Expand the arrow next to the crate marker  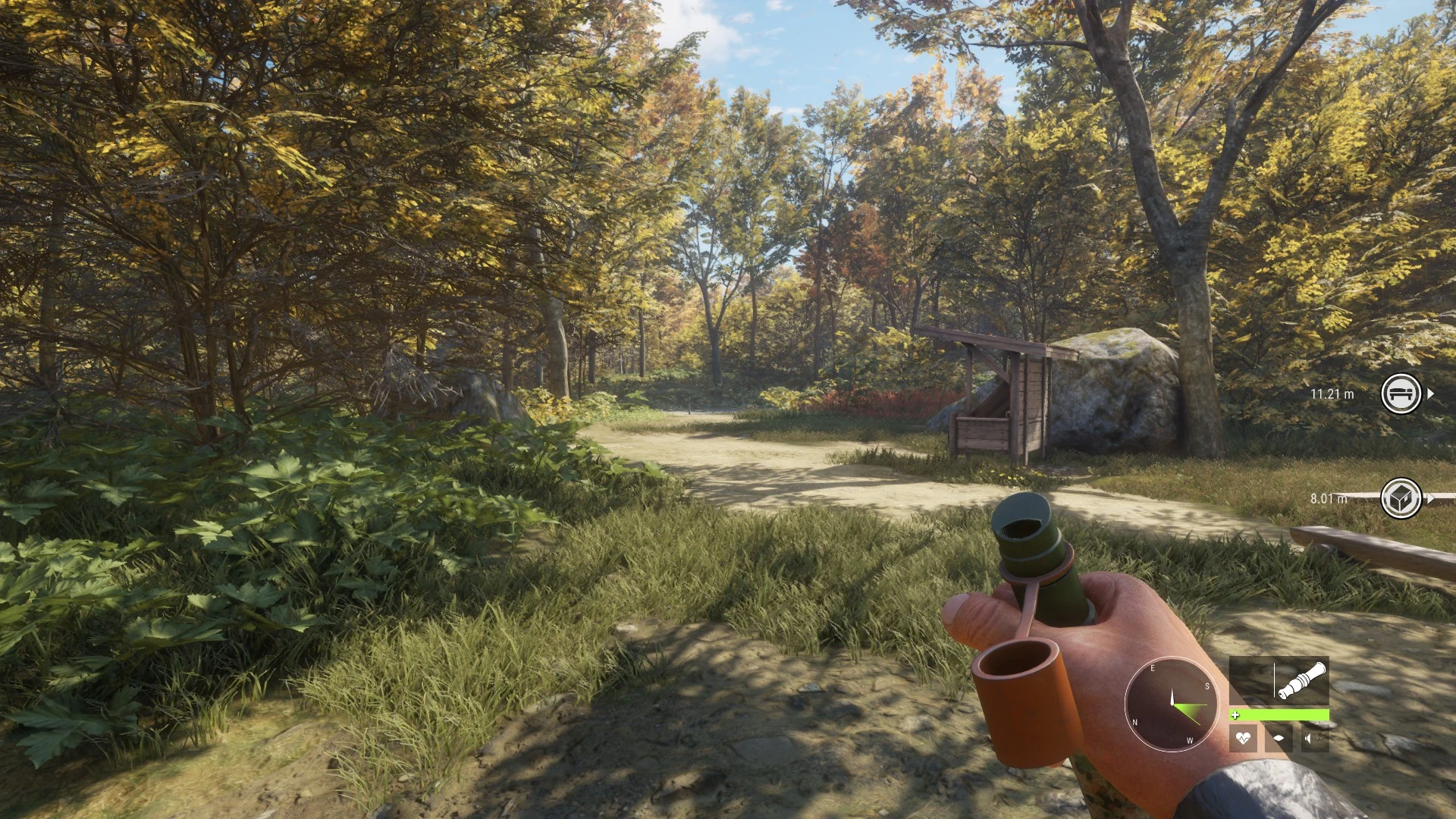pos(1431,497)
